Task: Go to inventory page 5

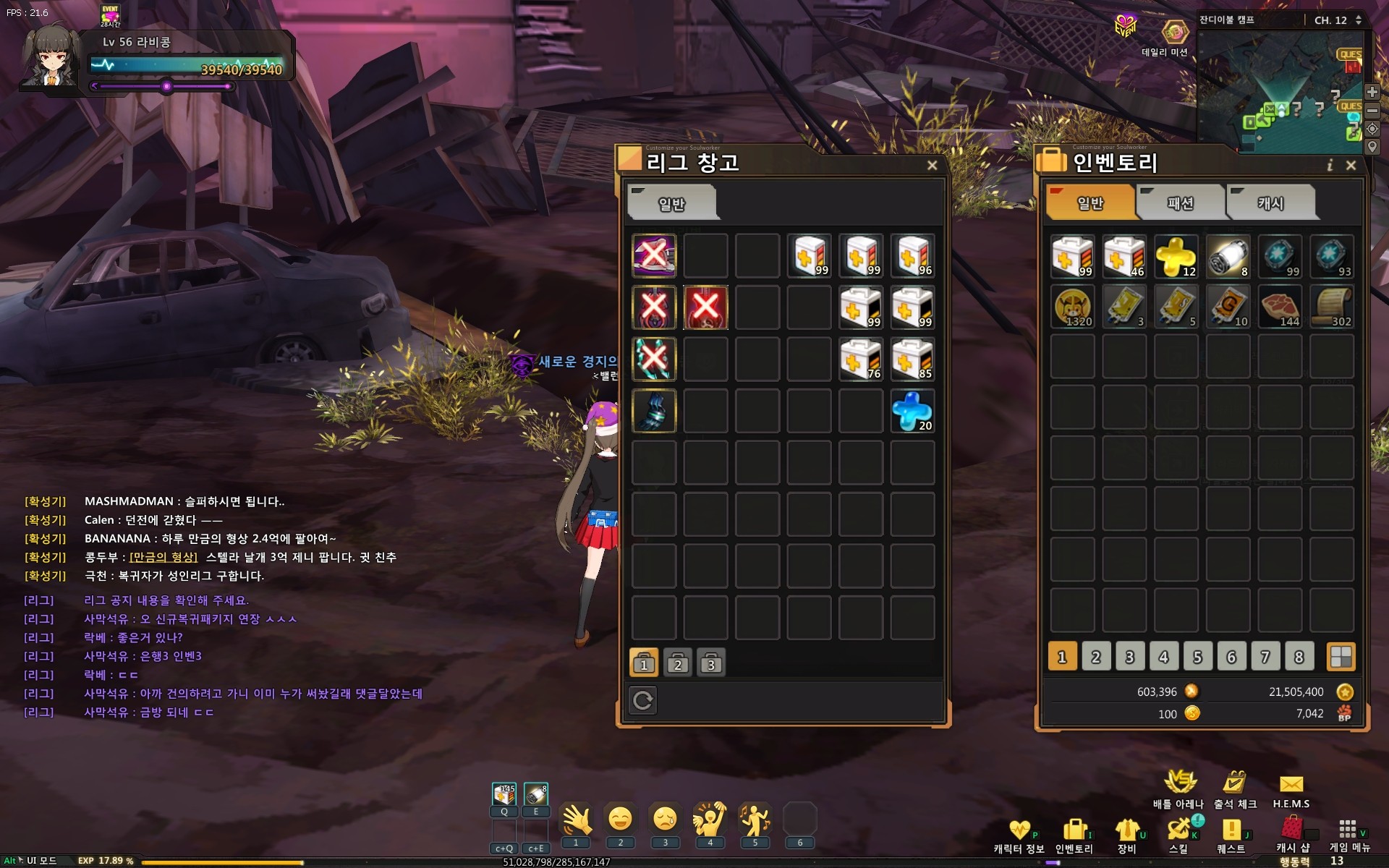Action: (x=1197, y=657)
